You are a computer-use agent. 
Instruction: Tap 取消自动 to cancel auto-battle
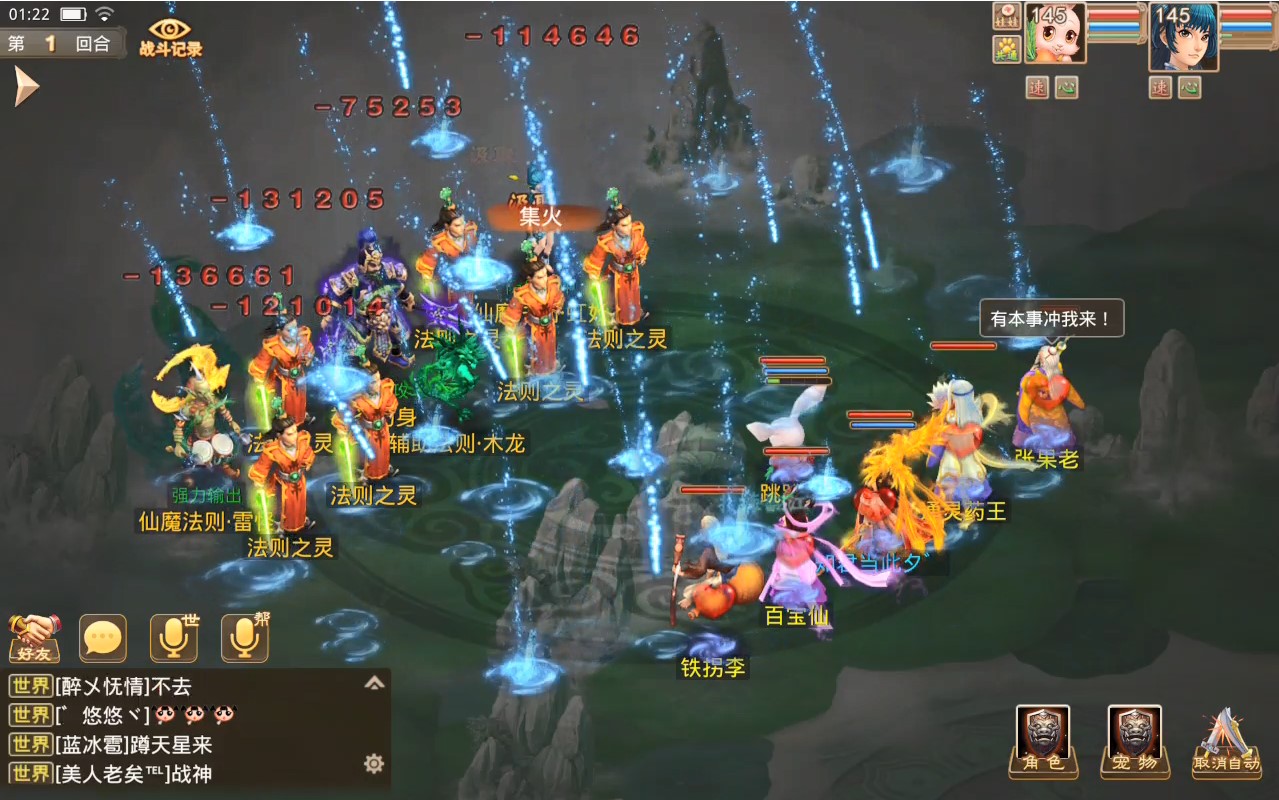[x=1226, y=742]
